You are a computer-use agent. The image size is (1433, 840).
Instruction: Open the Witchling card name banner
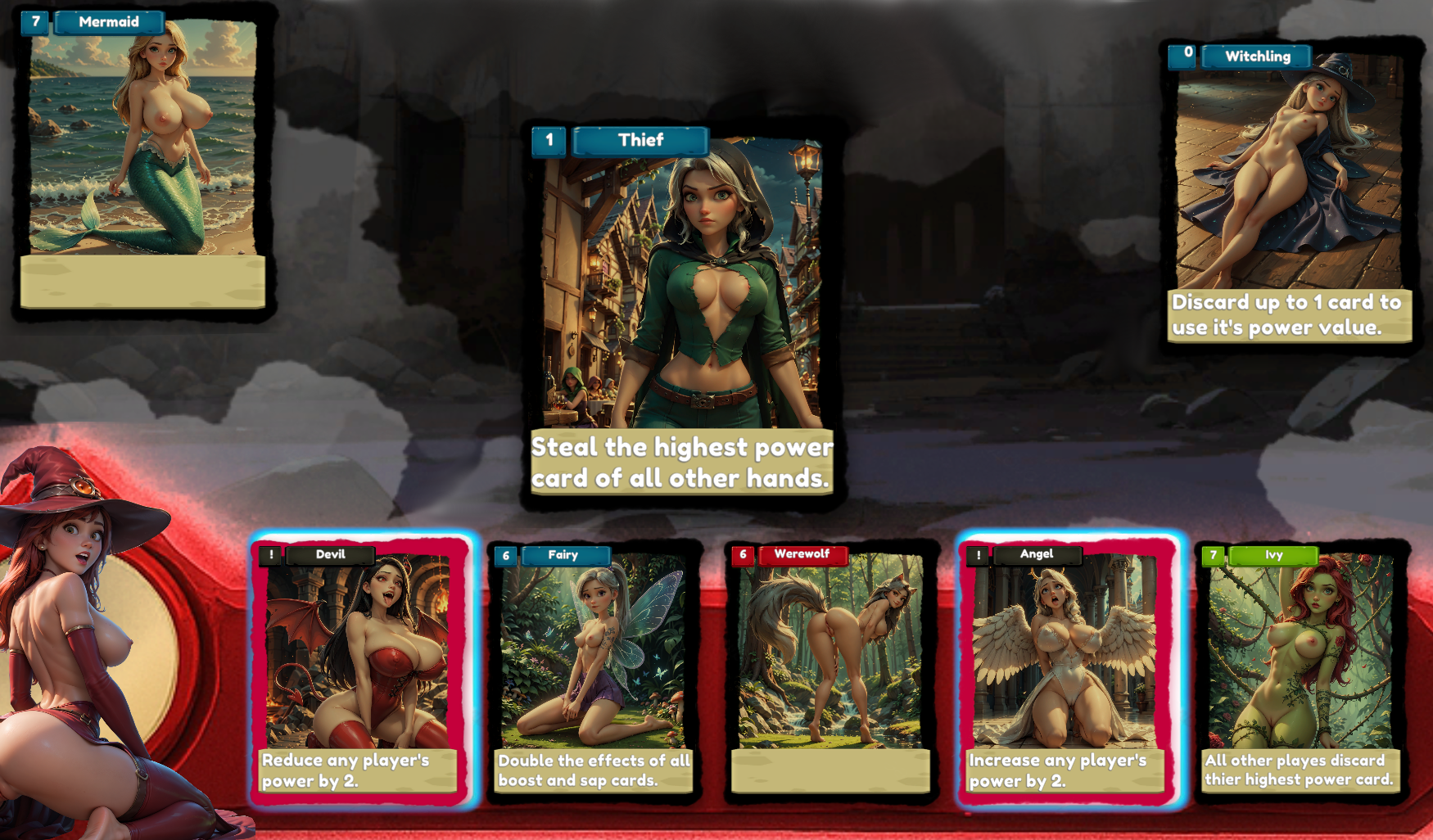[x=1258, y=56]
